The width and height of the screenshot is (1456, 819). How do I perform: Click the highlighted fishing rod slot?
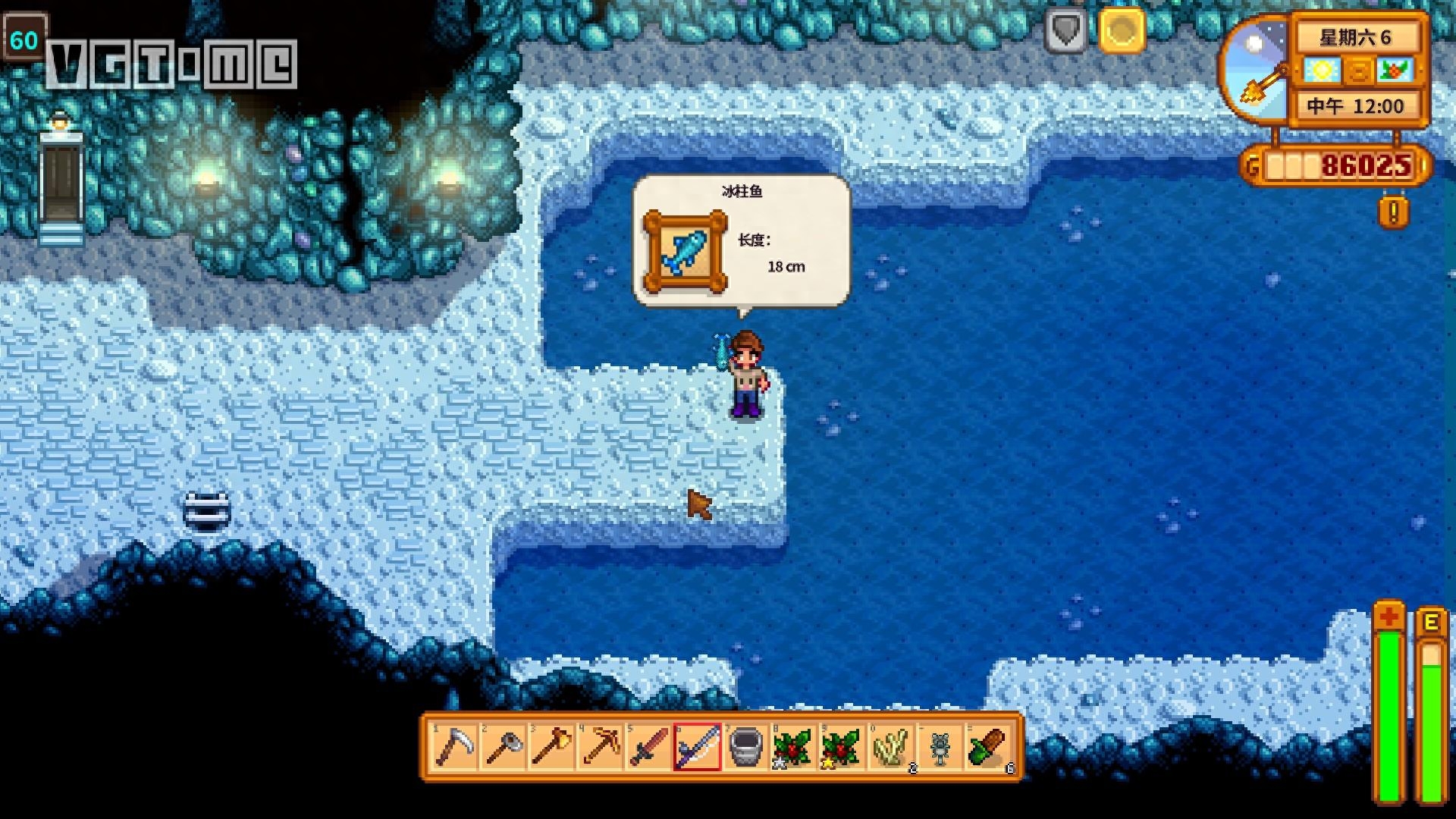click(x=697, y=746)
